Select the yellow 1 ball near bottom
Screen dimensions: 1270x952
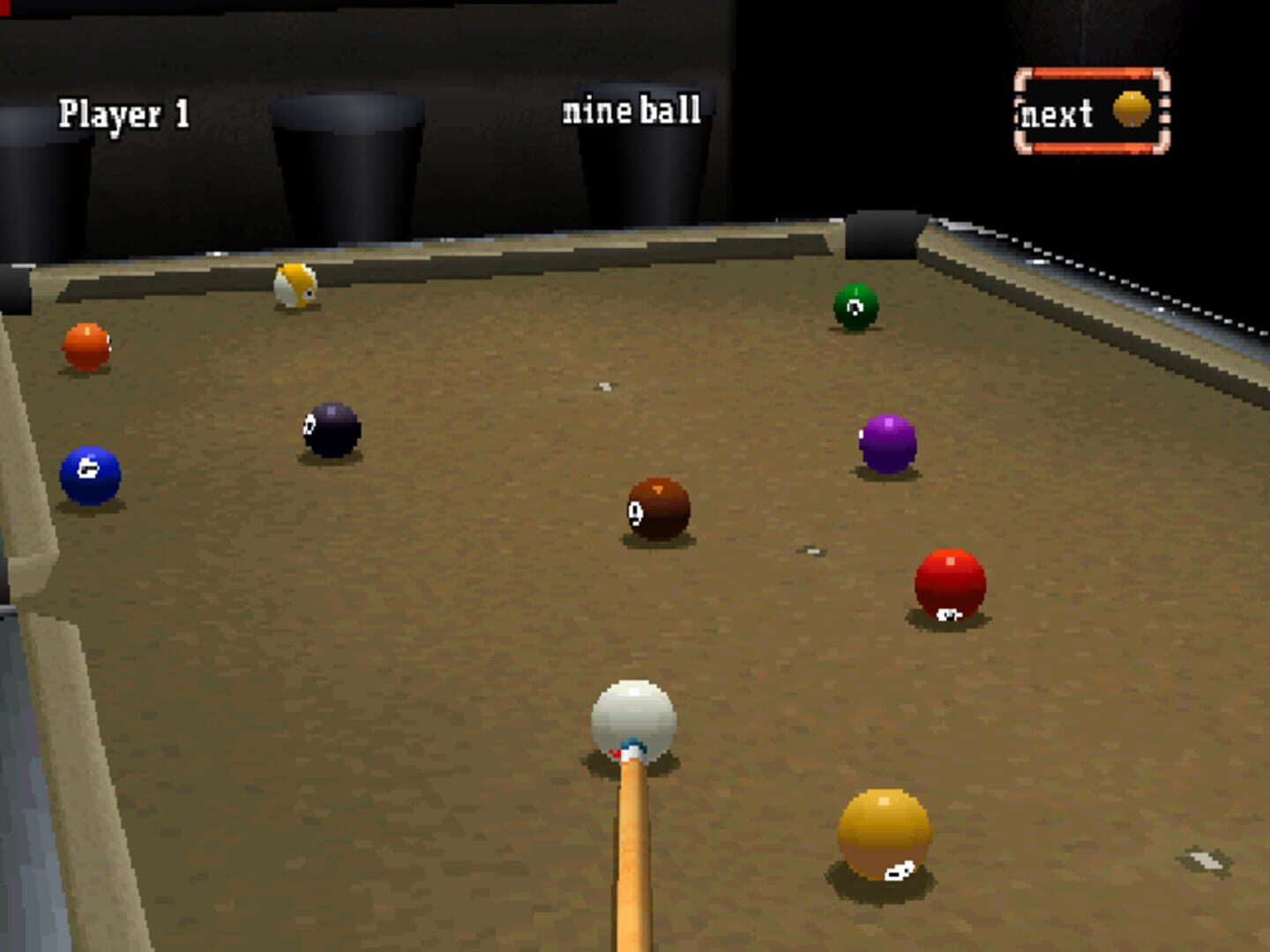[885, 837]
